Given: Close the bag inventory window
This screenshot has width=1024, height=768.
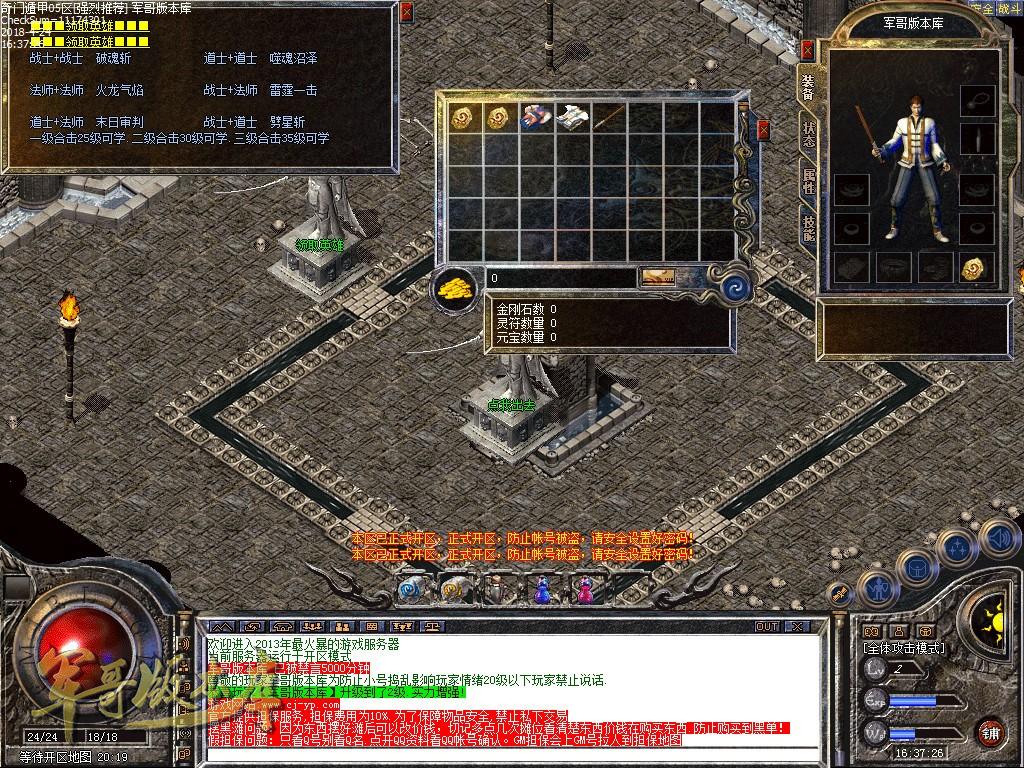Looking at the screenshot, I should click(763, 130).
